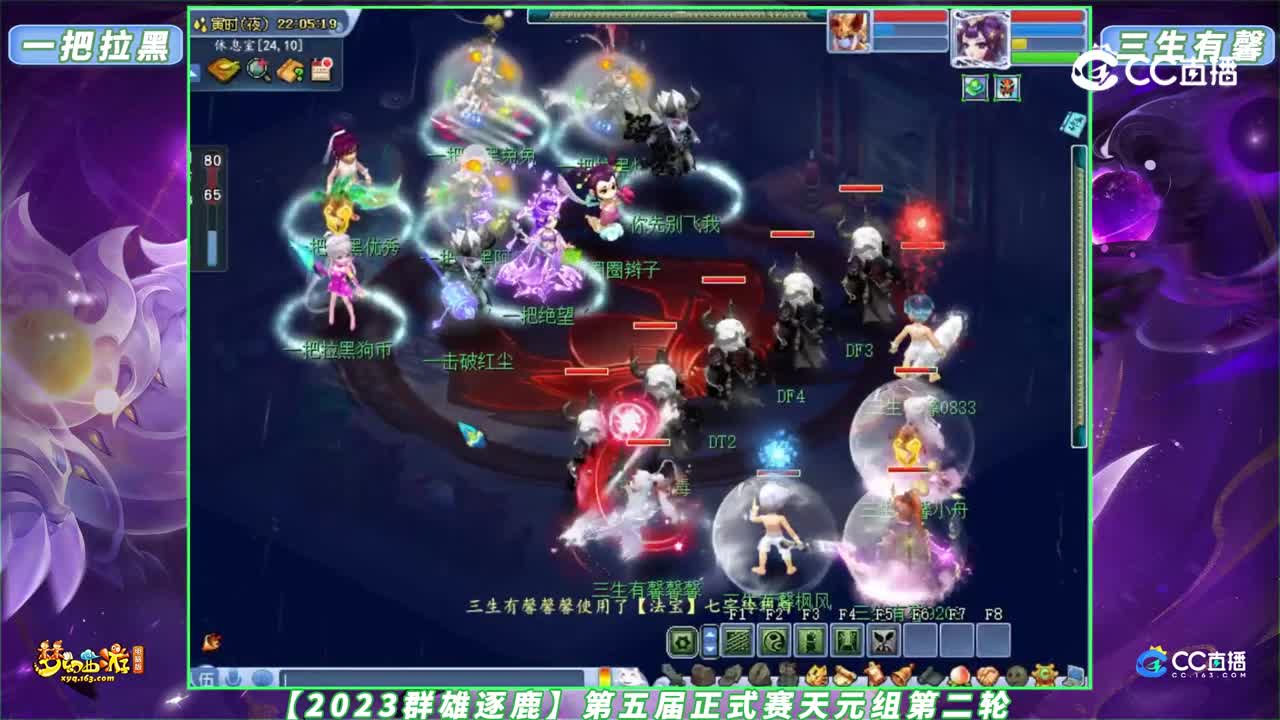Image resolution: width=1280 pixels, height=720 pixels.
Task: Click inside the chat input field
Action: [x=430, y=677]
